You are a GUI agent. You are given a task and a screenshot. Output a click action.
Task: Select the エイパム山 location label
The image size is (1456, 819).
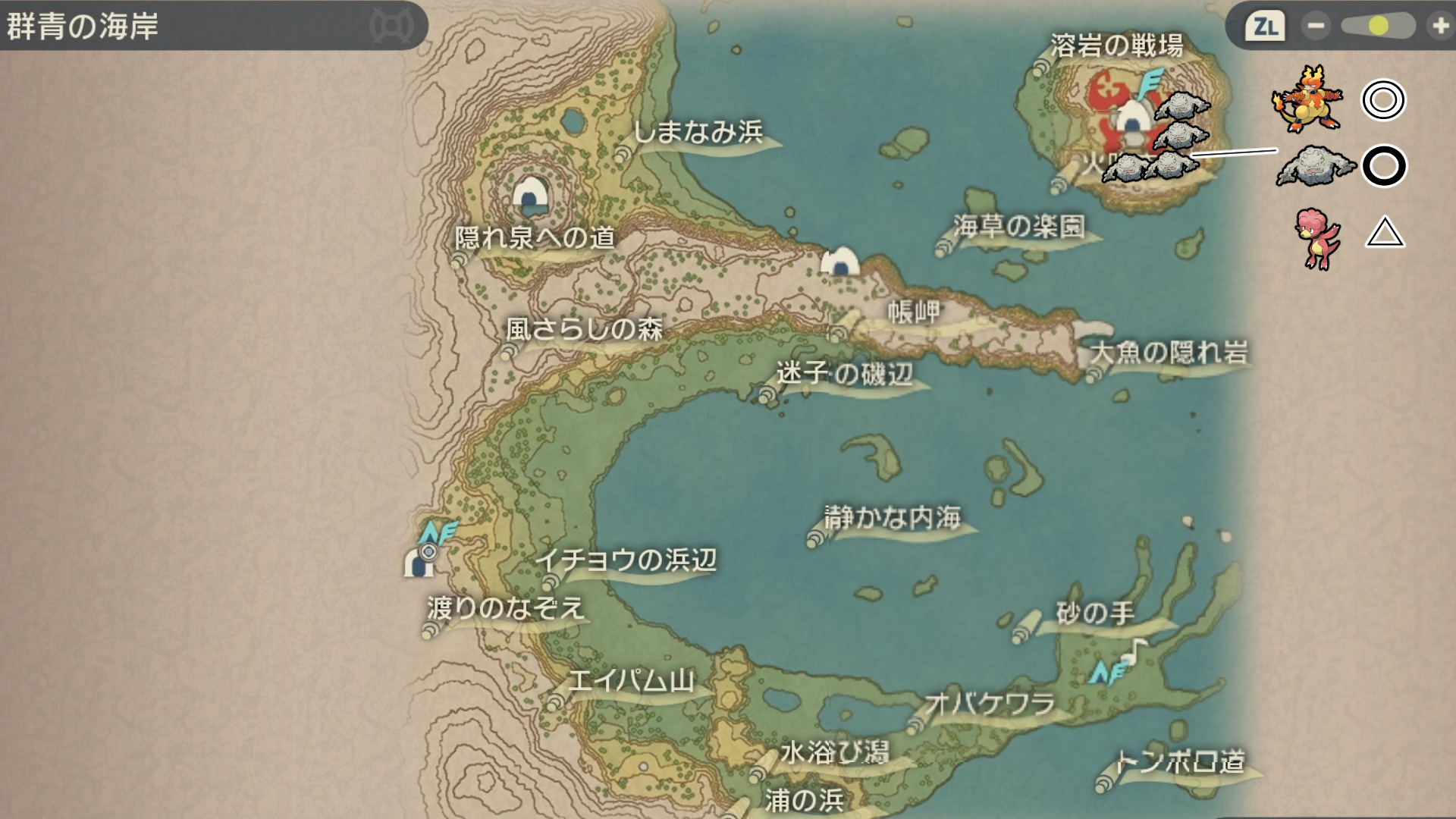tap(631, 680)
